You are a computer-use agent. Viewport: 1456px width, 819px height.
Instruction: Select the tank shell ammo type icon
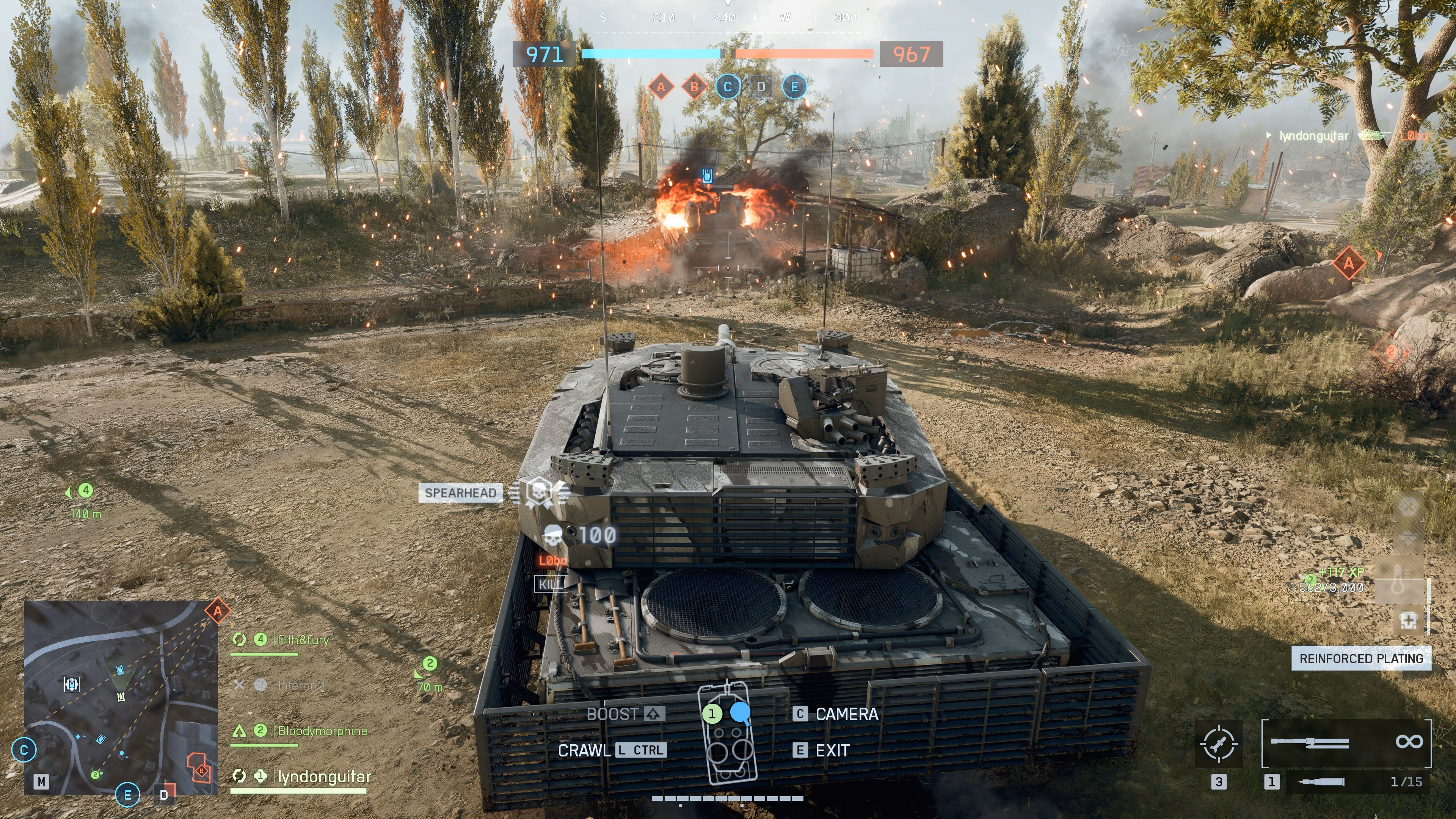click(x=1321, y=782)
